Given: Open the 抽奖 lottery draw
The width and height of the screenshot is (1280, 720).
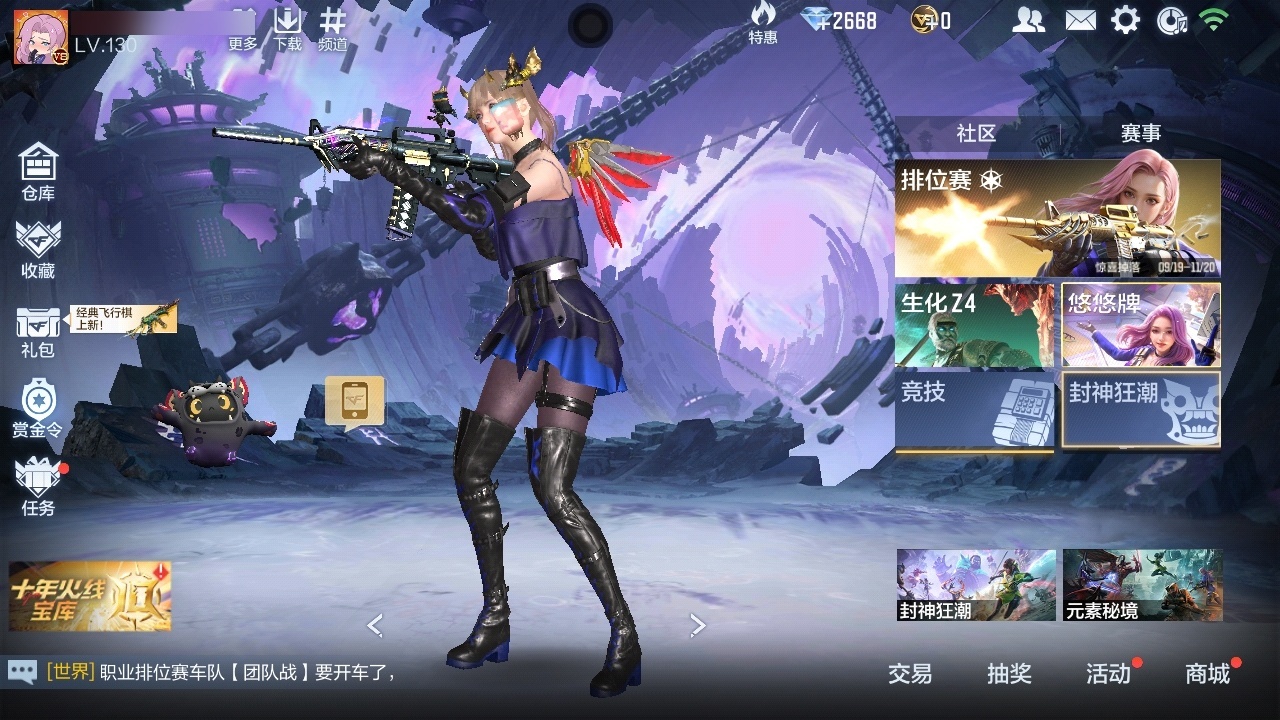Looking at the screenshot, I should pos(1009,674).
